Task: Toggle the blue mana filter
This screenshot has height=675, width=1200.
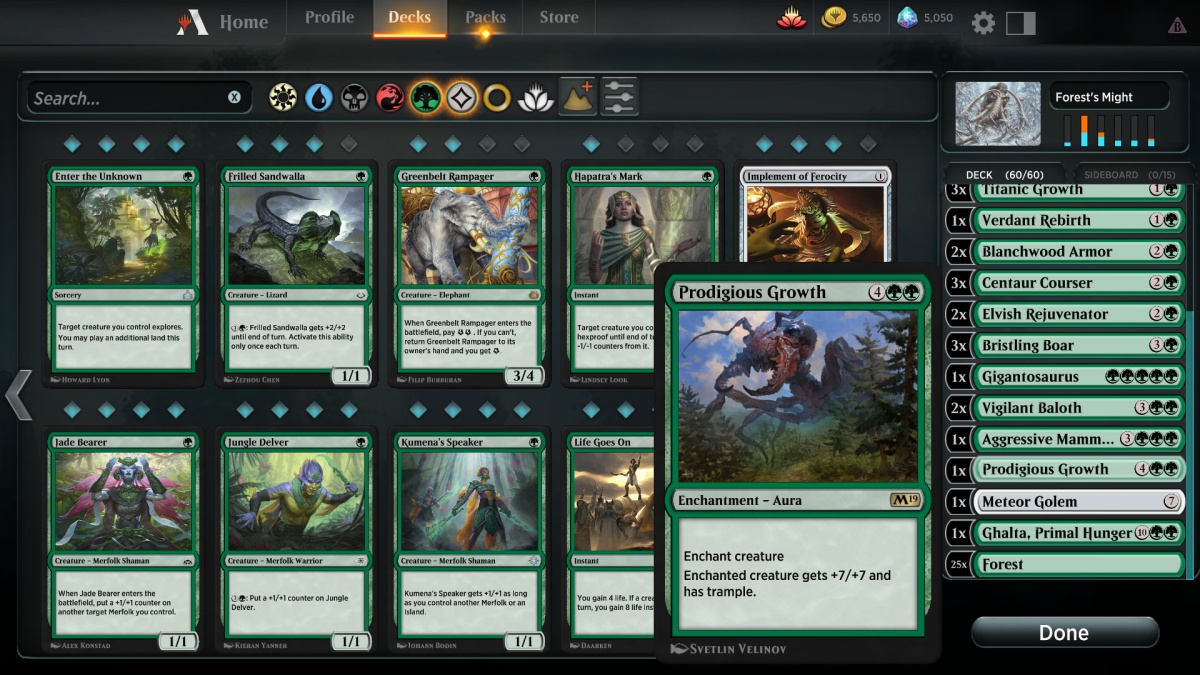Action: (x=319, y=98)
